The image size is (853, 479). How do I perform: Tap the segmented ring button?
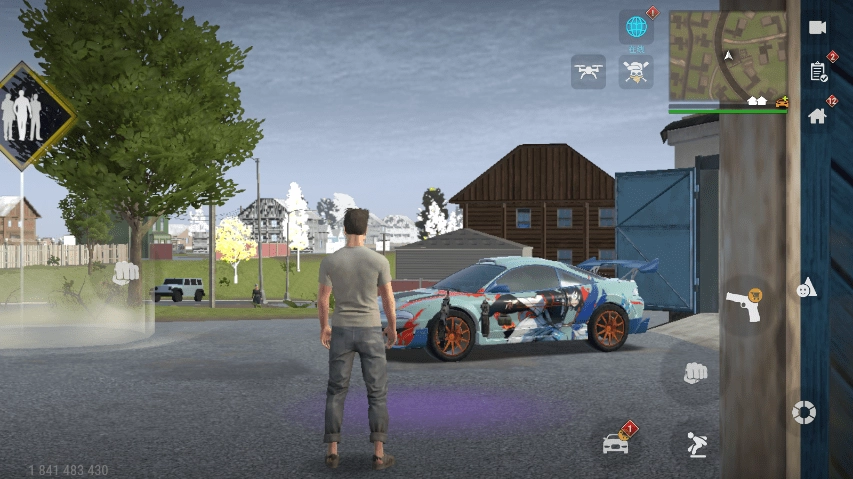pos(803,411)
